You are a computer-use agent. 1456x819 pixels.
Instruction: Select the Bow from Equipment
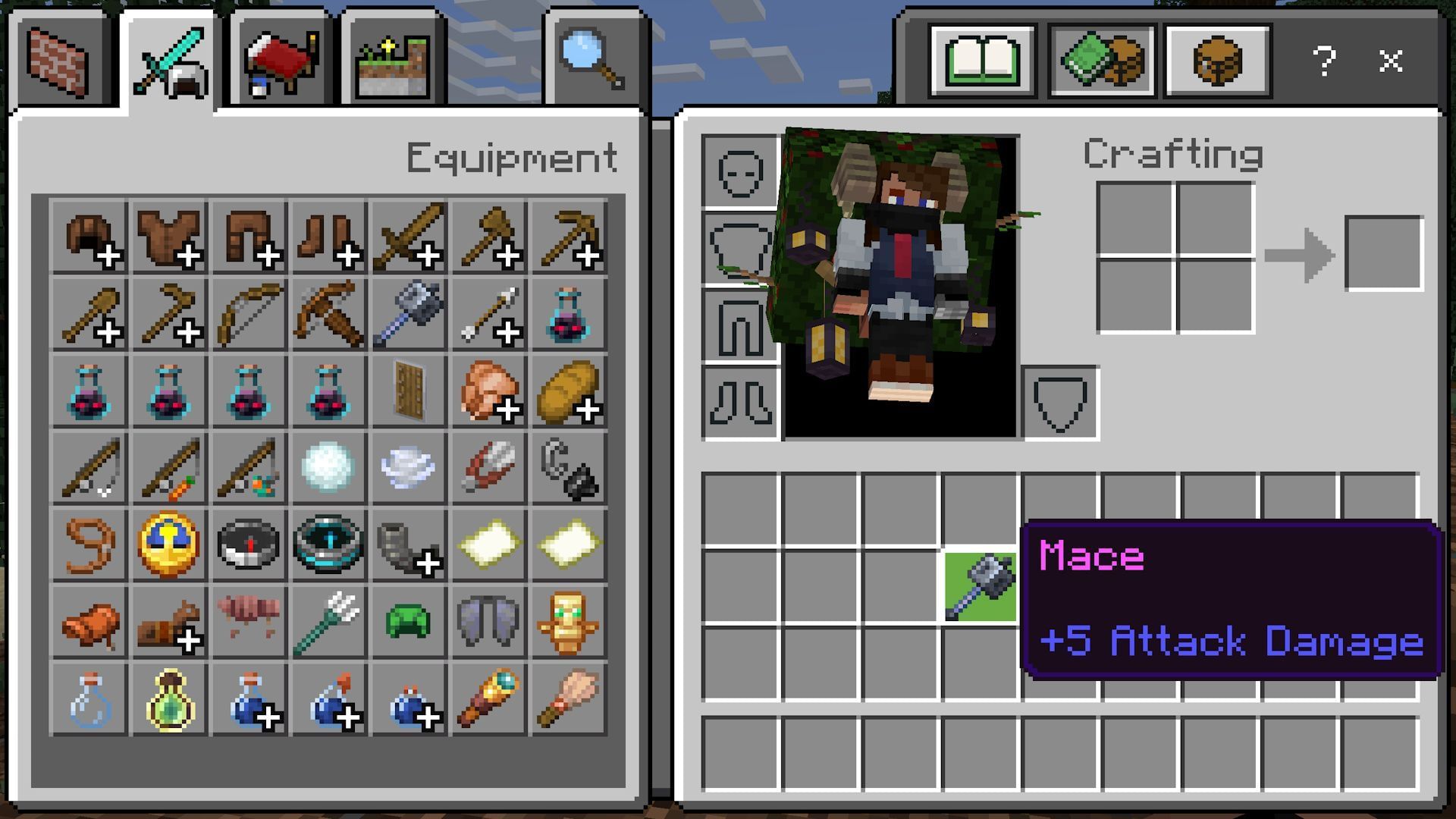(248, 312)
